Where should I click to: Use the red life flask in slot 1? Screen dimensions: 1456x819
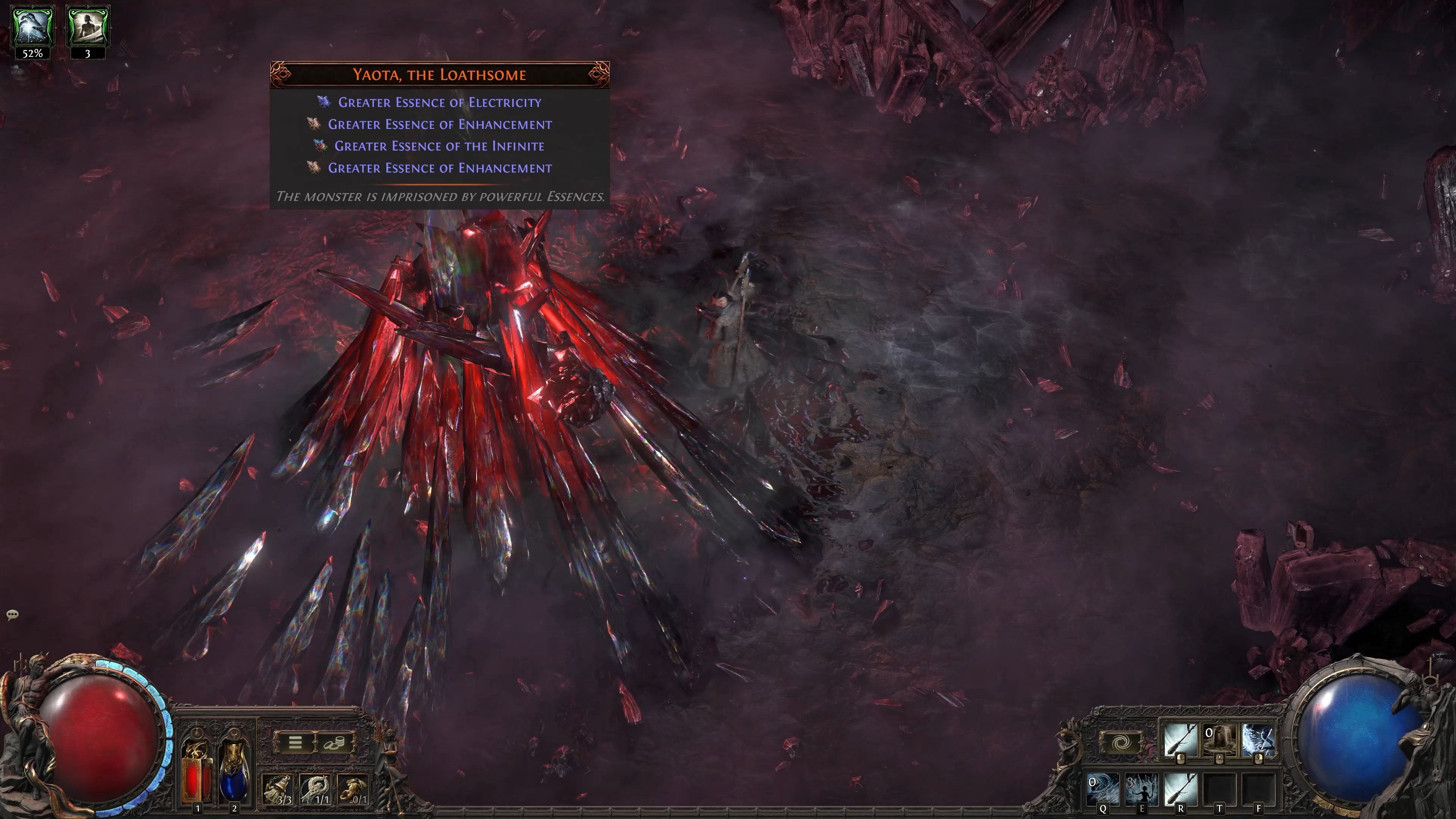coord(196,776)
